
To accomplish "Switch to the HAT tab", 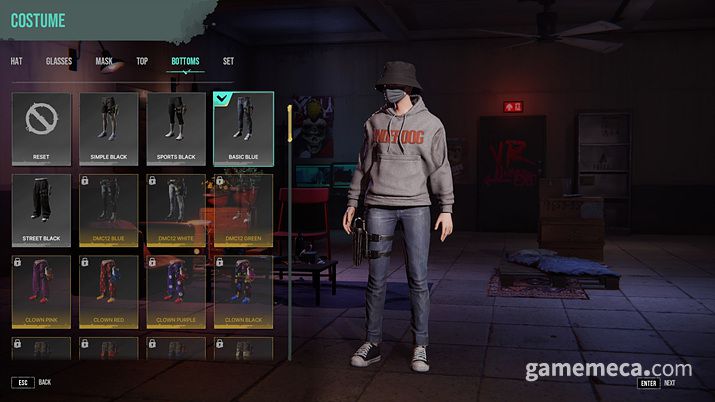I will [x=16, y=61].
